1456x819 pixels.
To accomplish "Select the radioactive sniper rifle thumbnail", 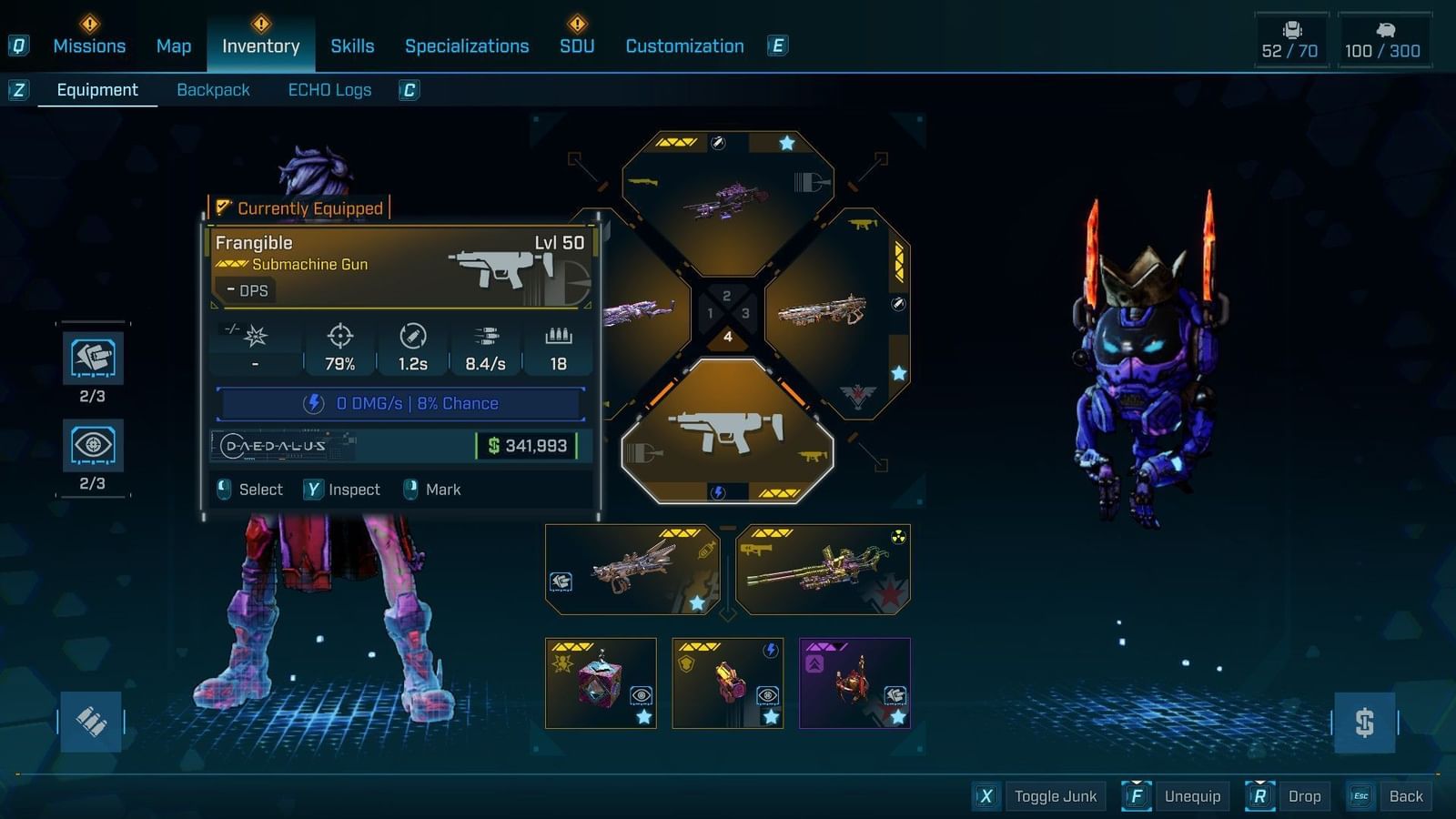I will 822,569.
